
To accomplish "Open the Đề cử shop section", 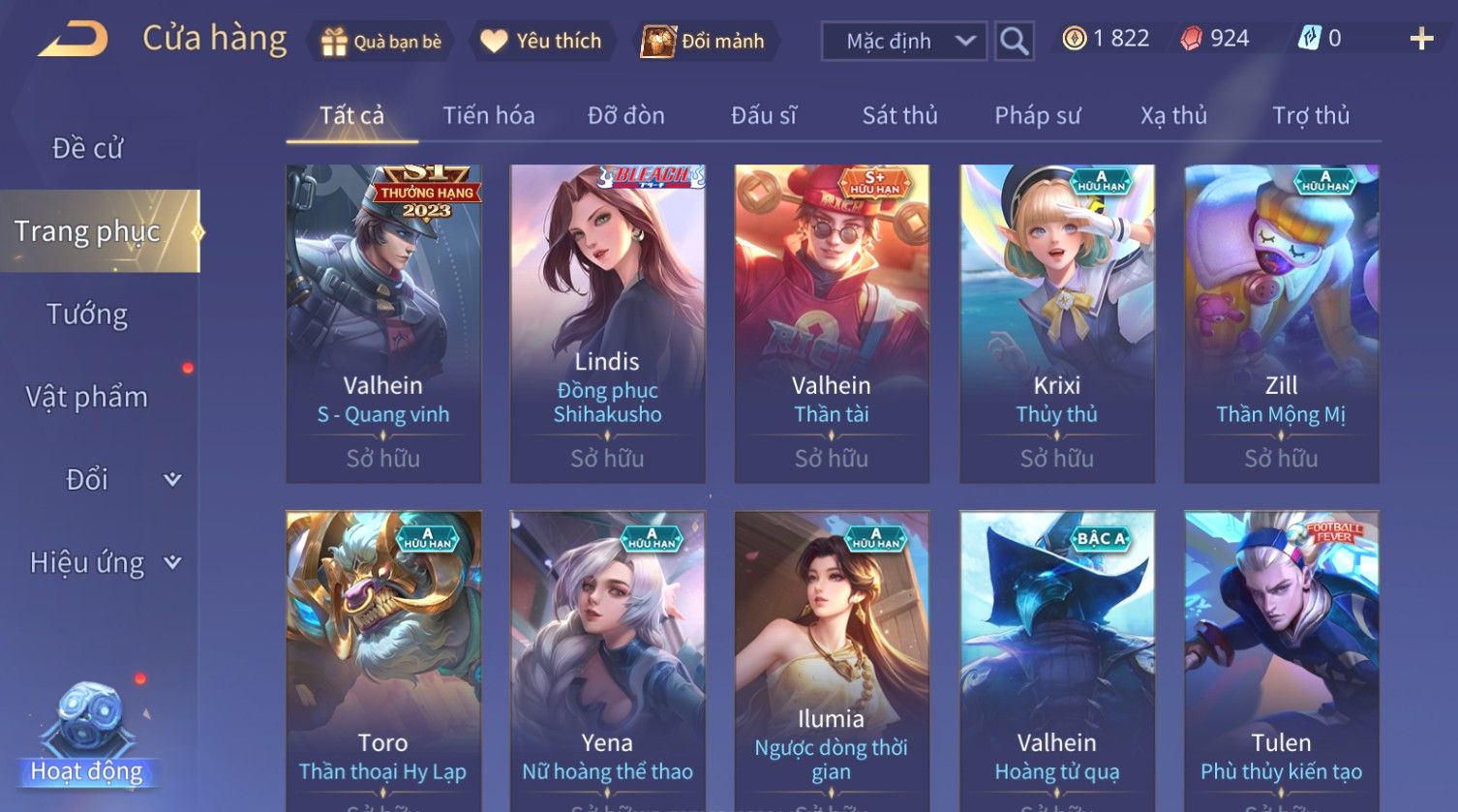I will pyautogui.click(x=87, y=148).
